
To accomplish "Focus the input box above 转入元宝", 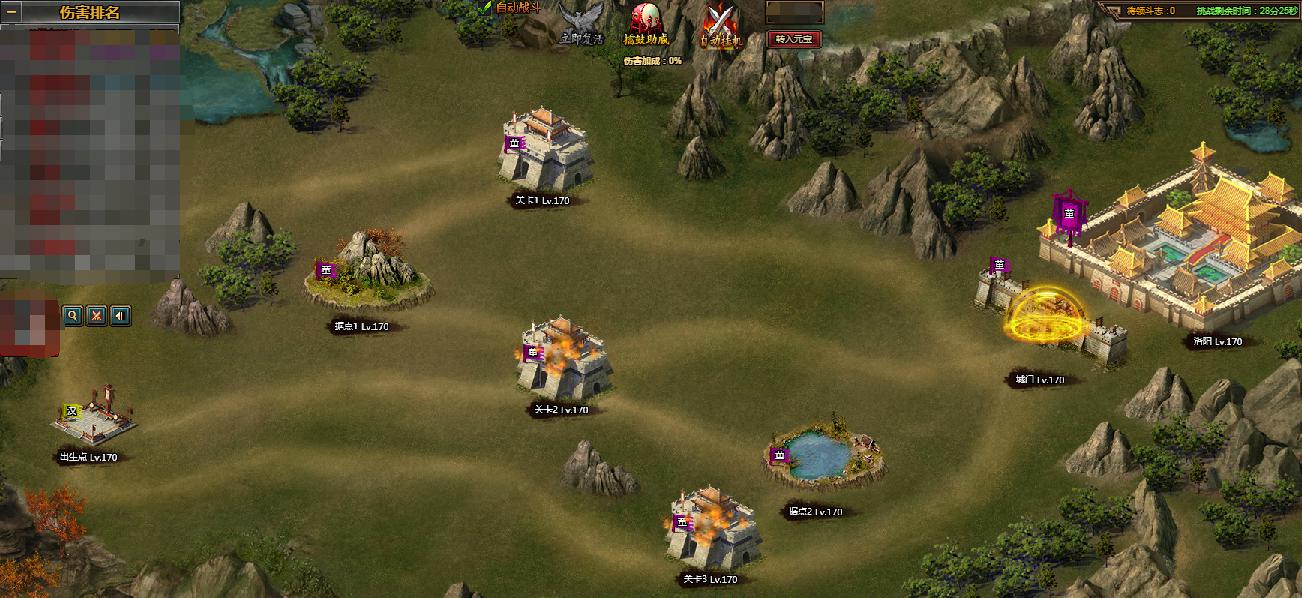I will click(794, 13).
